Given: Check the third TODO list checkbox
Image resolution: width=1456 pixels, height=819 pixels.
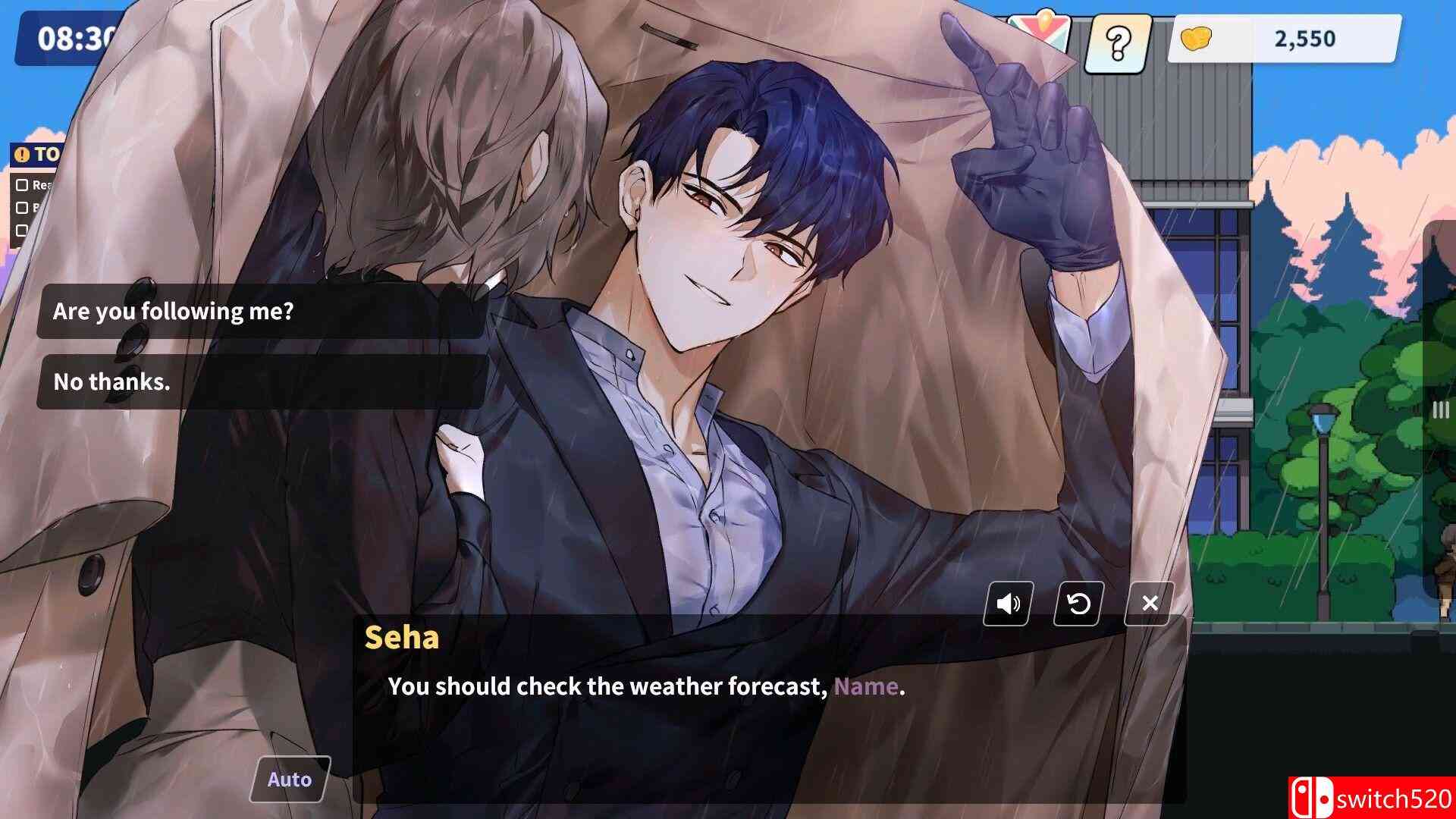Looking at the screenshot, I should (x=22, y=229).
